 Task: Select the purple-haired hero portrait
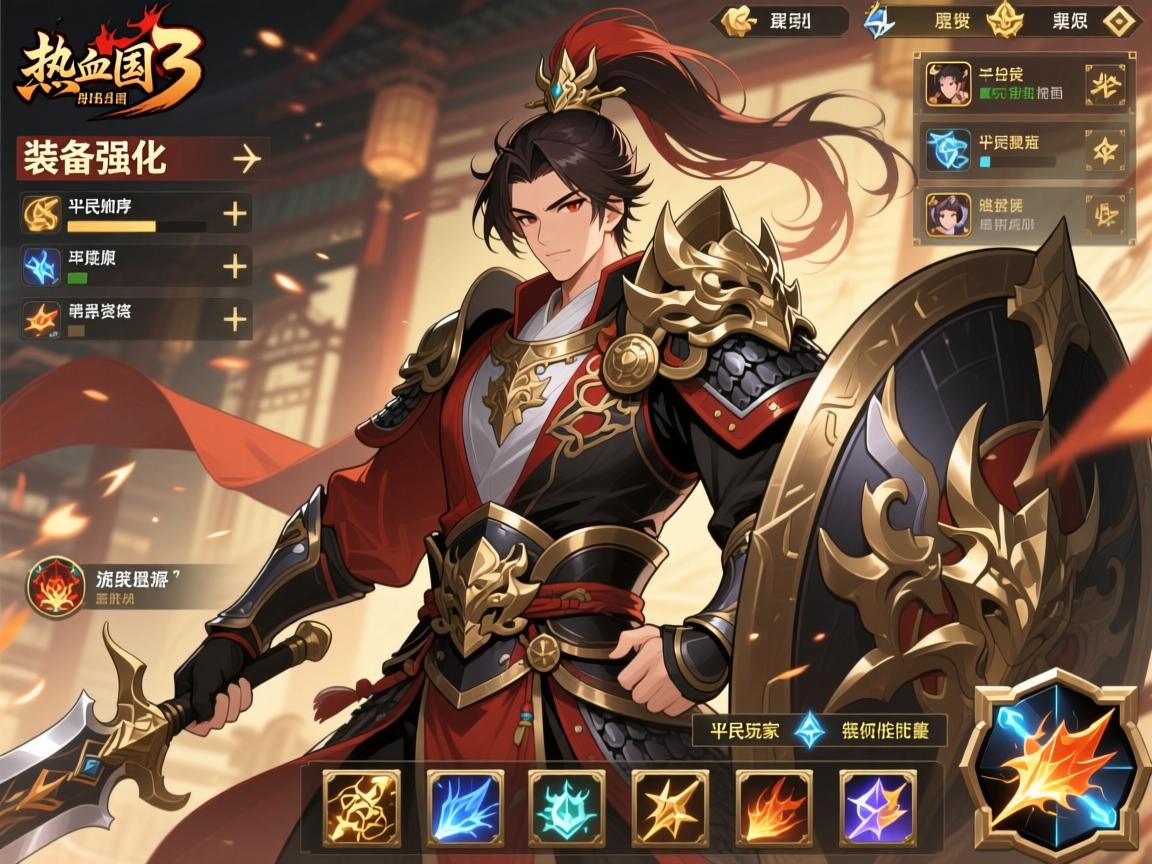click(x=947, y=215)
